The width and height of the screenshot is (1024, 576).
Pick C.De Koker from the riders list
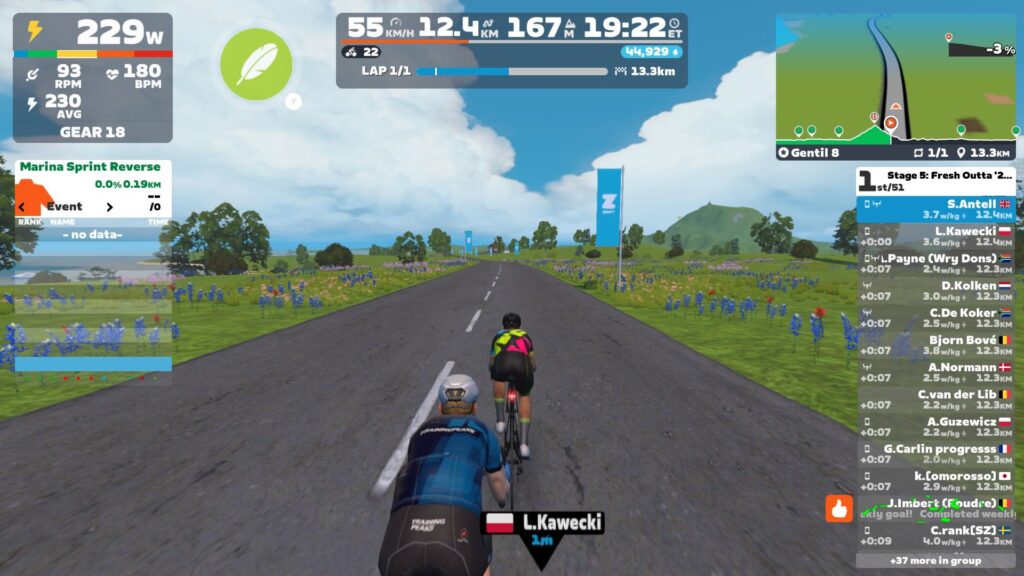(935, 318)
